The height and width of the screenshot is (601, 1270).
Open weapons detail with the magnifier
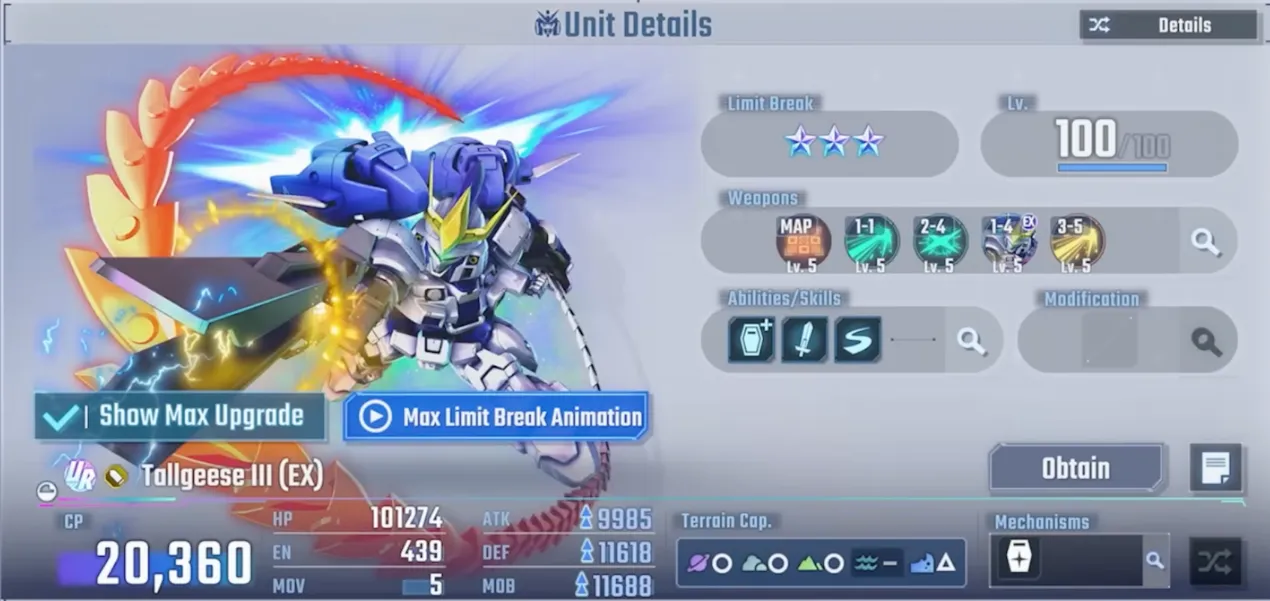[1205, 241]
